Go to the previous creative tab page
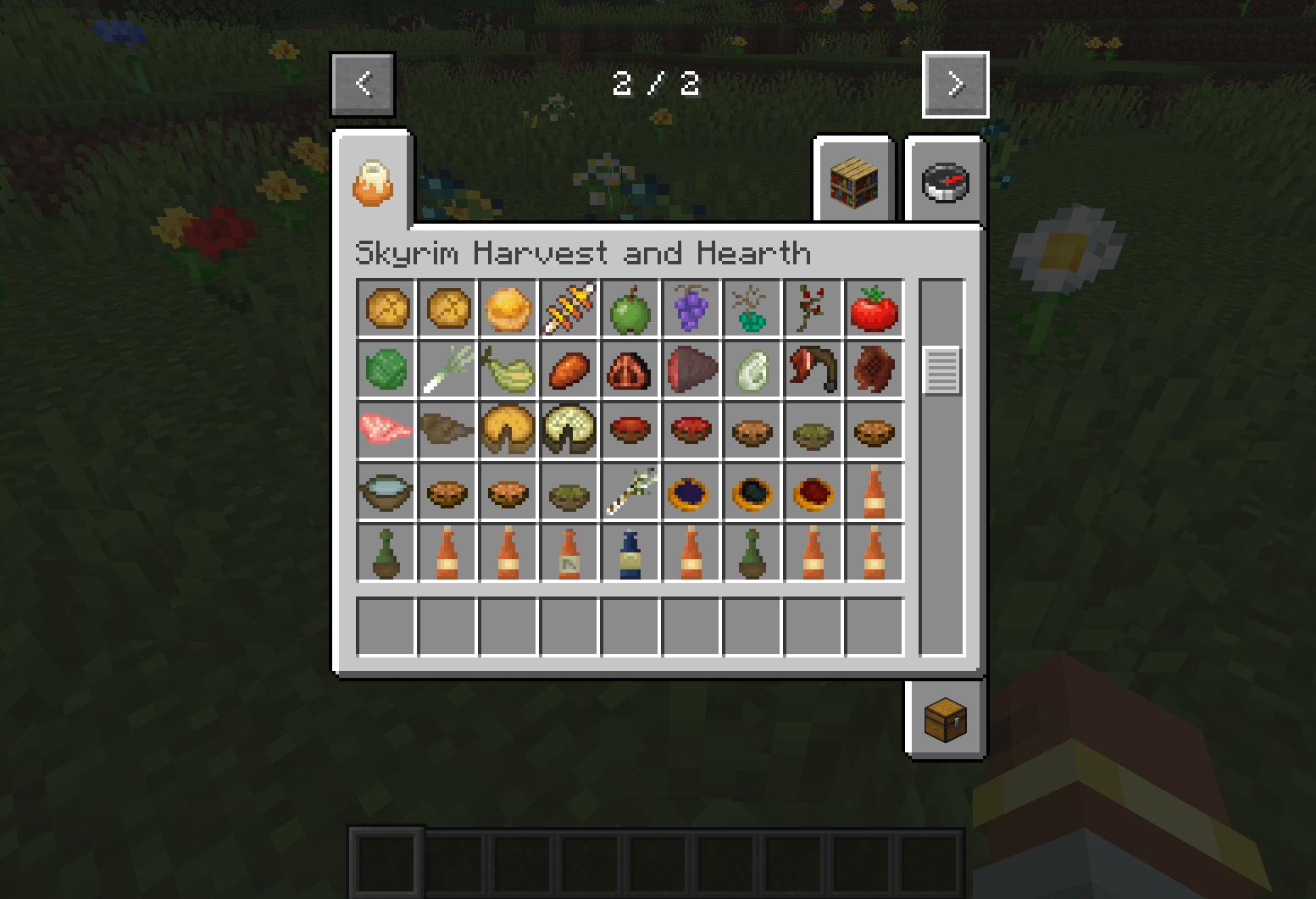This screenshot has width=1316, height=899. click(x=363, y=84)
